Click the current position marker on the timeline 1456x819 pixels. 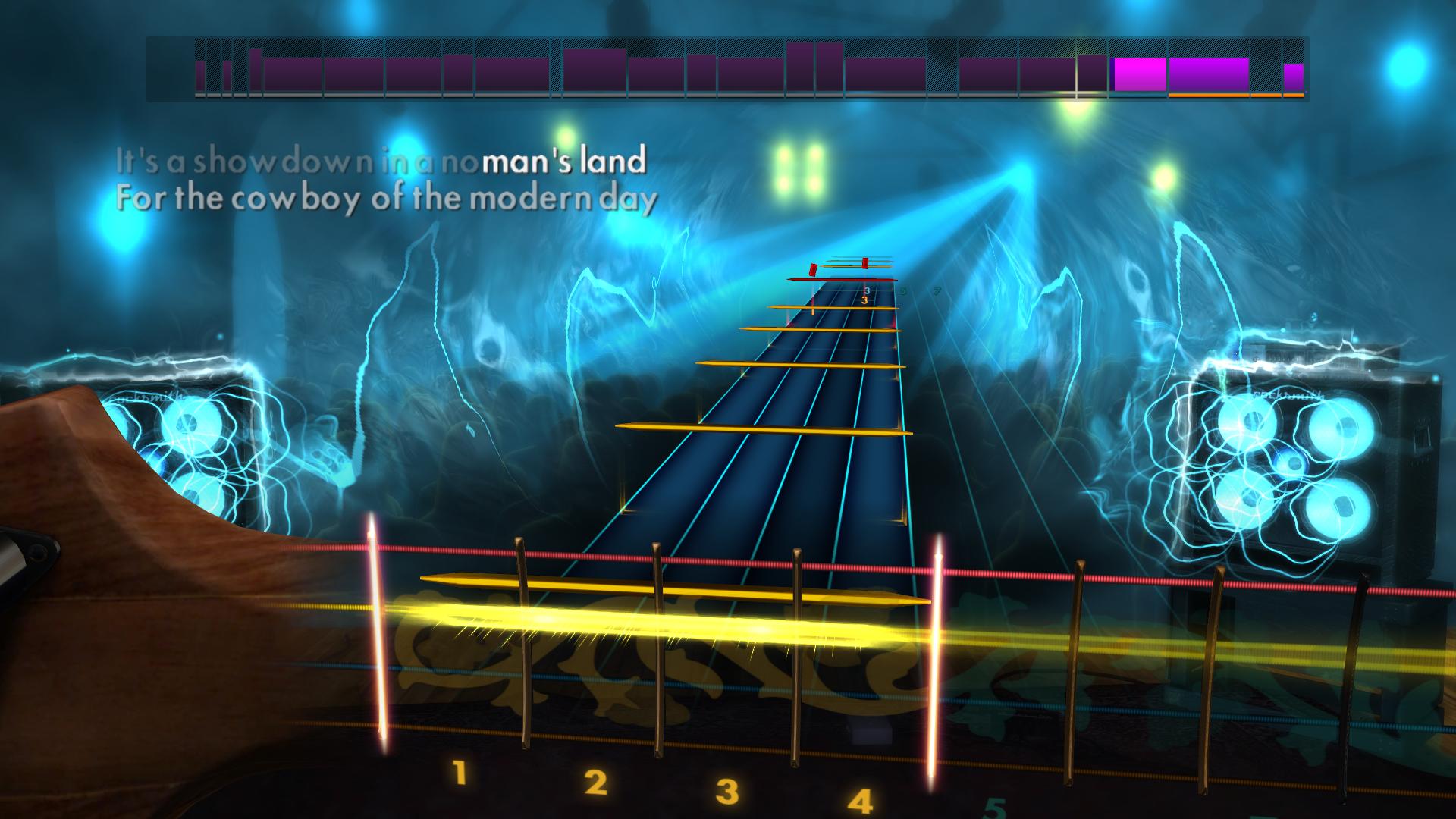click(x=1076, y=72)
